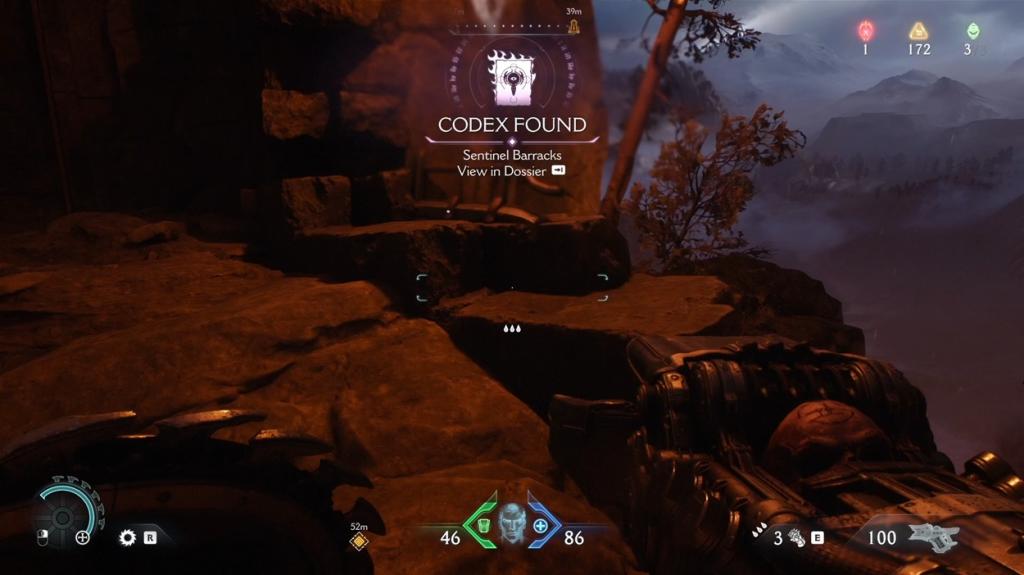Viewport: 1024px width, 575px height.
Task: Select the View in Dossier prompt text
Action: 502,171
